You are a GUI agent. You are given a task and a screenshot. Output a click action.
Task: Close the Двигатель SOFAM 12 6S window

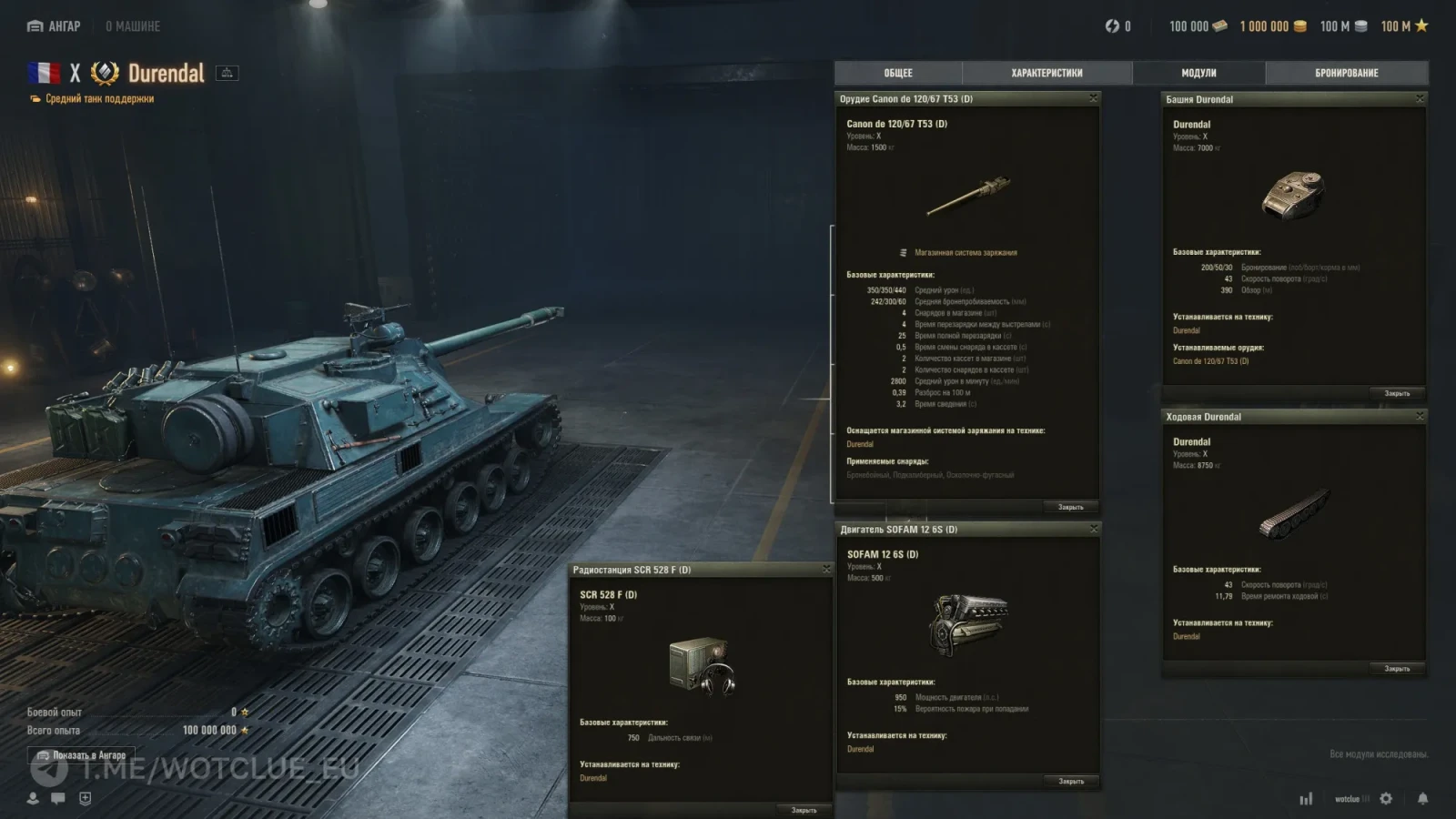coord(1093,529)
